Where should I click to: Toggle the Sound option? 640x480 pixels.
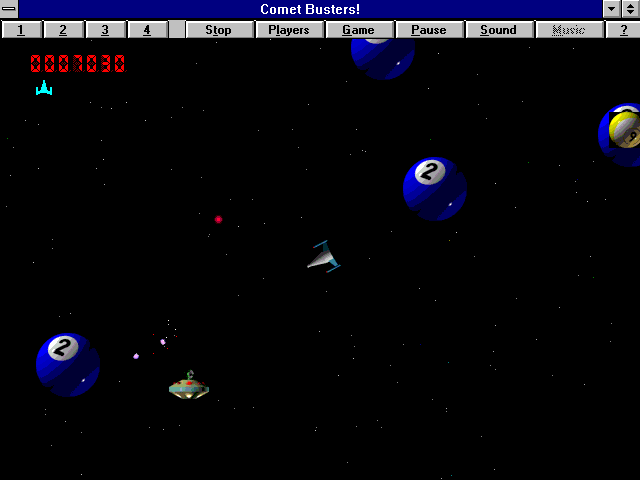pyautogui.click(x=498, y=30)
